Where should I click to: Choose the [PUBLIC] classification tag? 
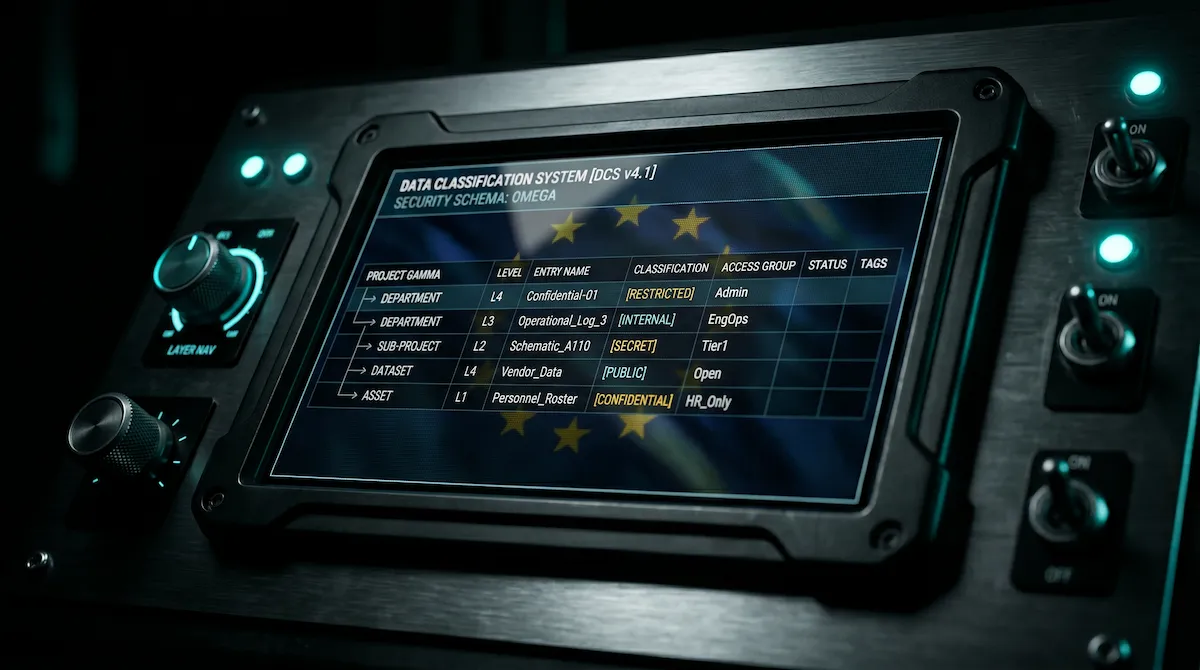click(624, 373)
